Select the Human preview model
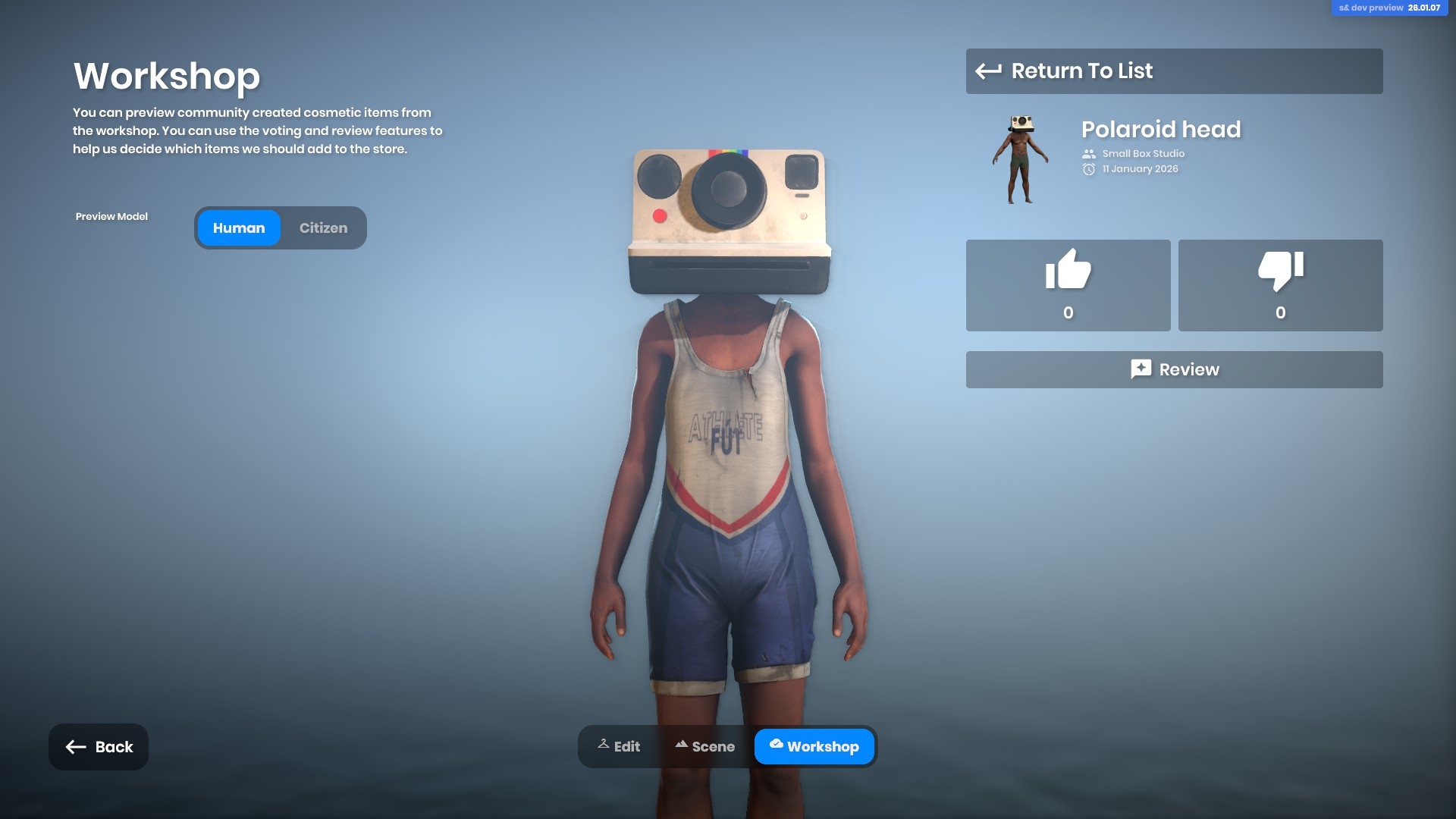Viewport: 1456px width, 819px height. [x=239, y=228]
